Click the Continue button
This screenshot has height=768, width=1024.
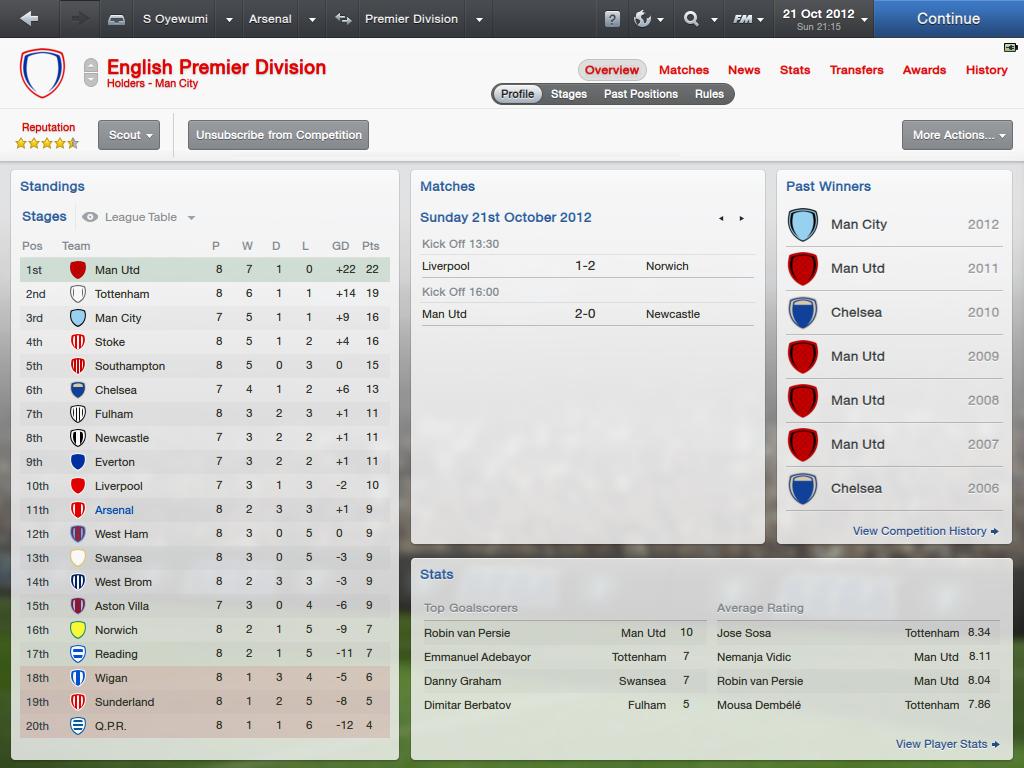947,19
